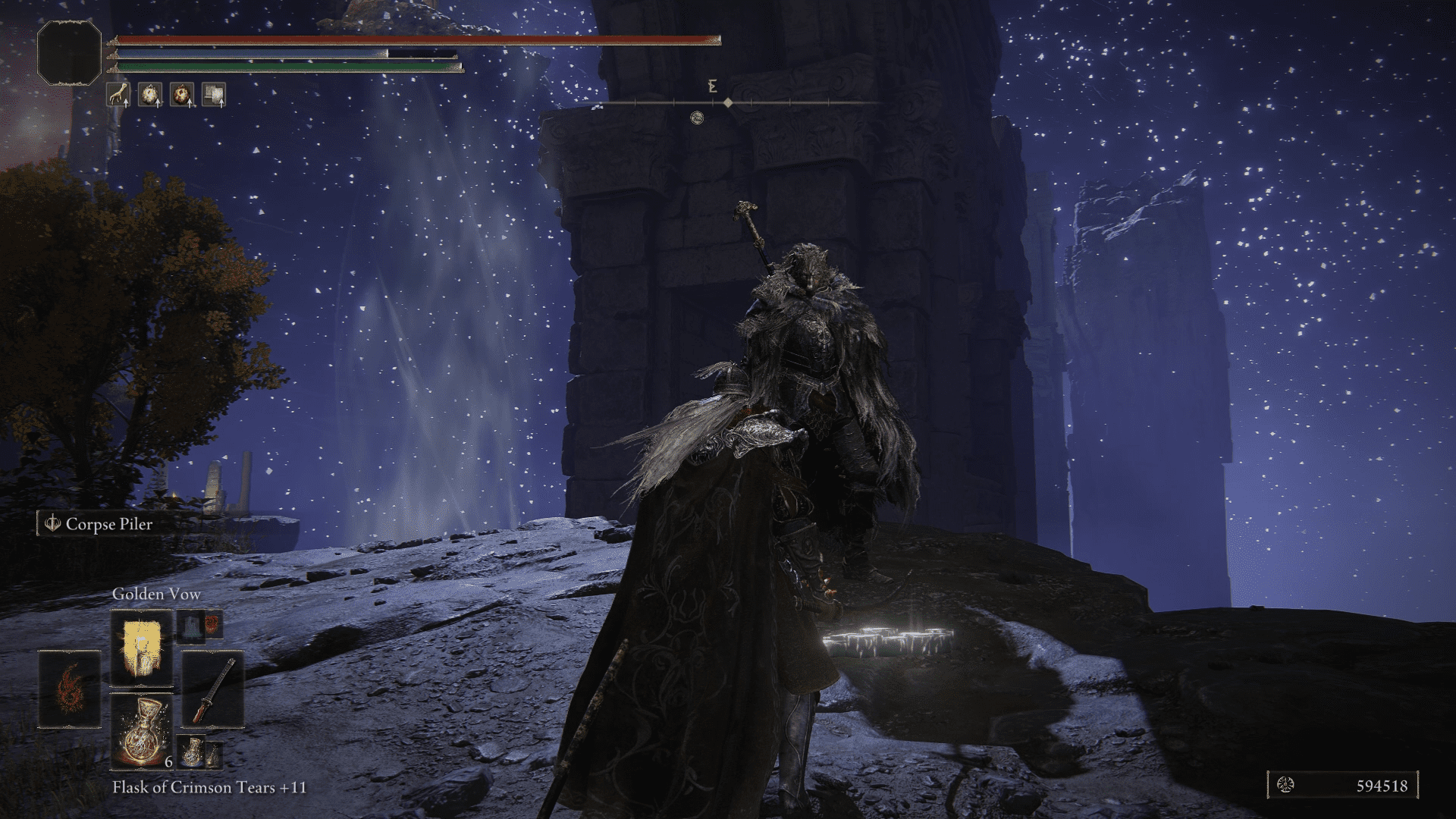Click the upper quick-pouch item icon above the katana slot
1456x819 pixels.
coord(193,626)
